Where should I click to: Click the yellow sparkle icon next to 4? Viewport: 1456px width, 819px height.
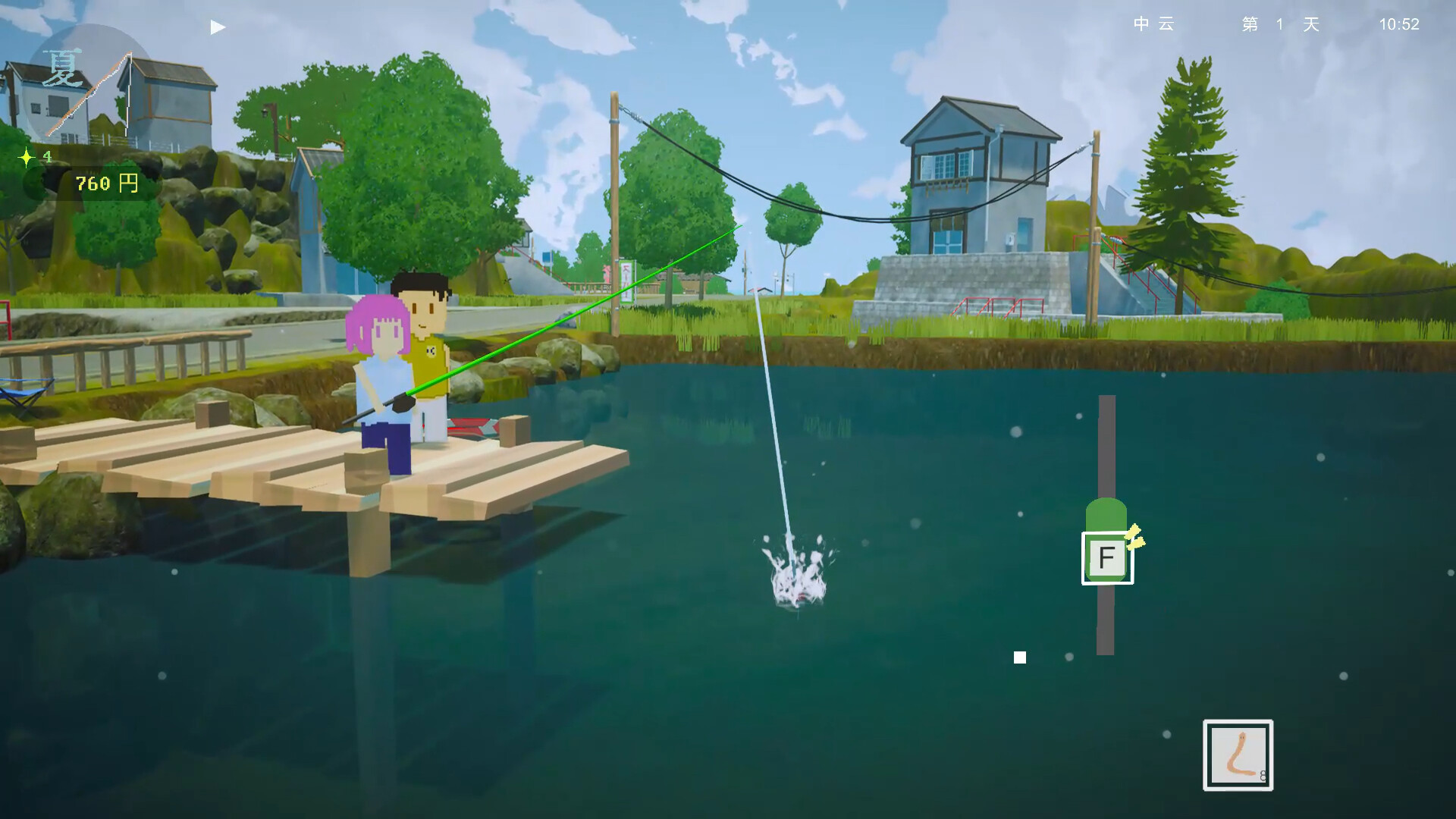[x=27, y=158]
